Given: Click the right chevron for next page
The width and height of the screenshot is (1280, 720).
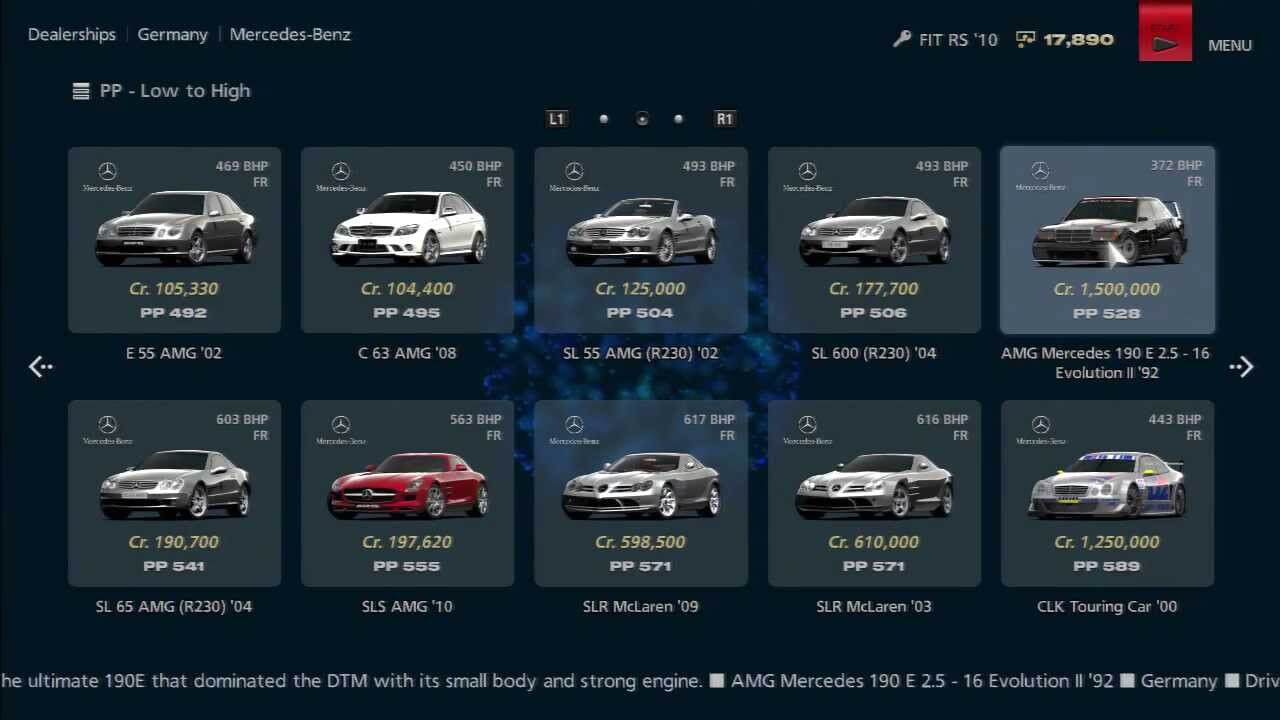Looking at the screenshot, I should (x=1241, y=367).
